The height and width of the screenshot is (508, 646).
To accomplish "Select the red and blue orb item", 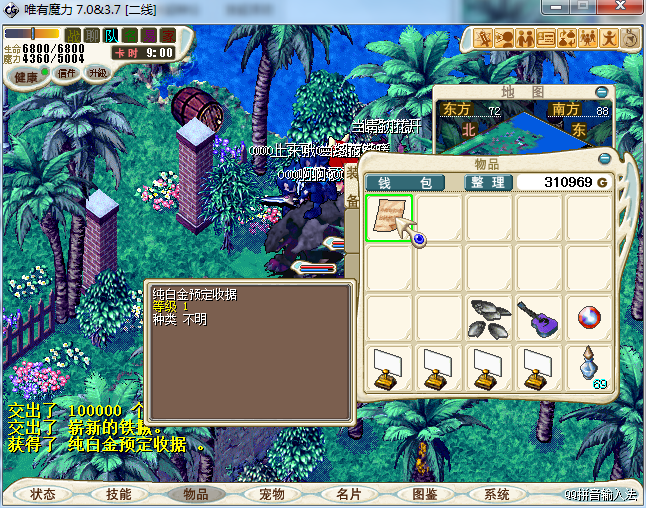I will coord(589,318).
